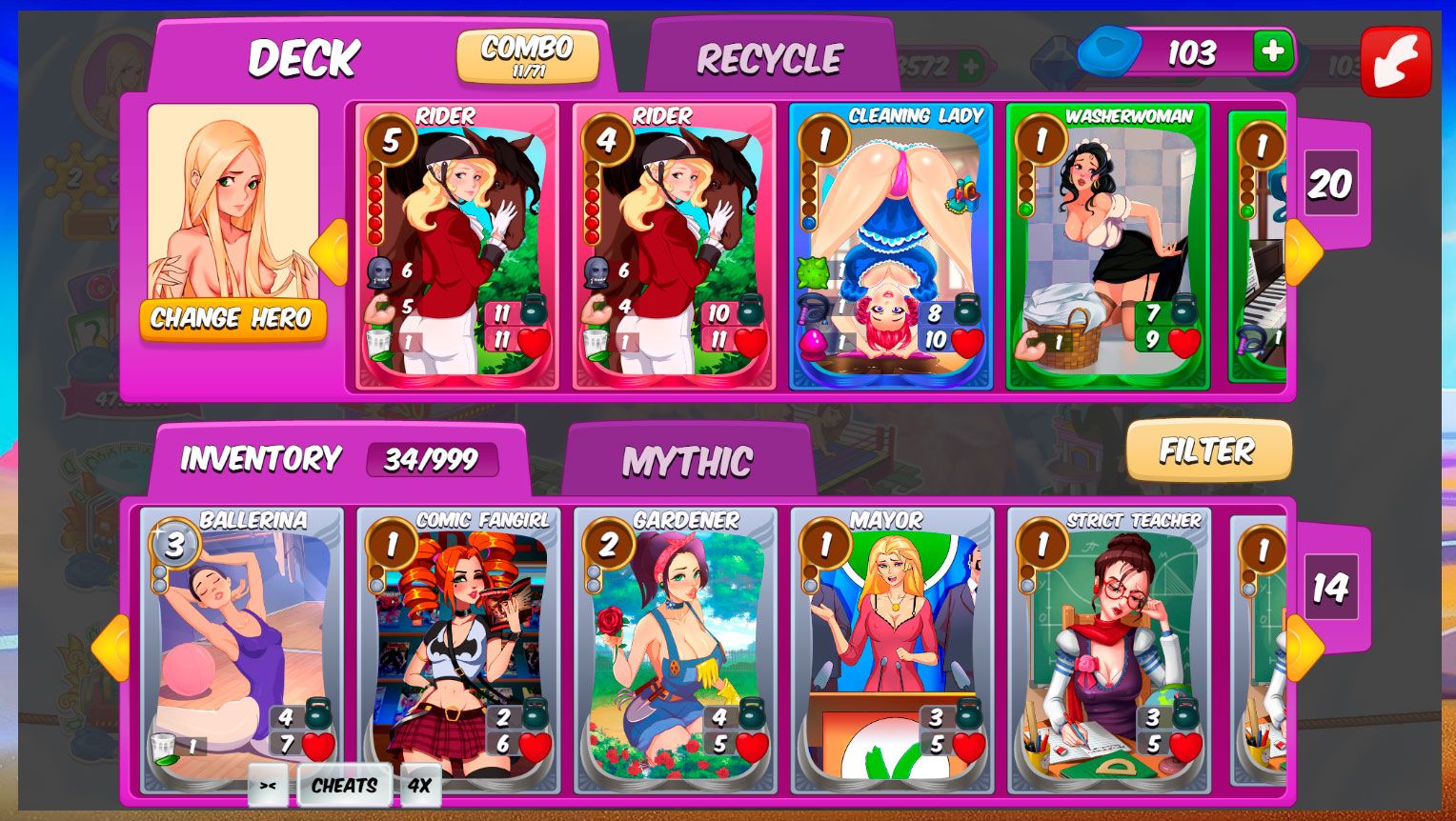Select the Gardener card

coord(675,648)
